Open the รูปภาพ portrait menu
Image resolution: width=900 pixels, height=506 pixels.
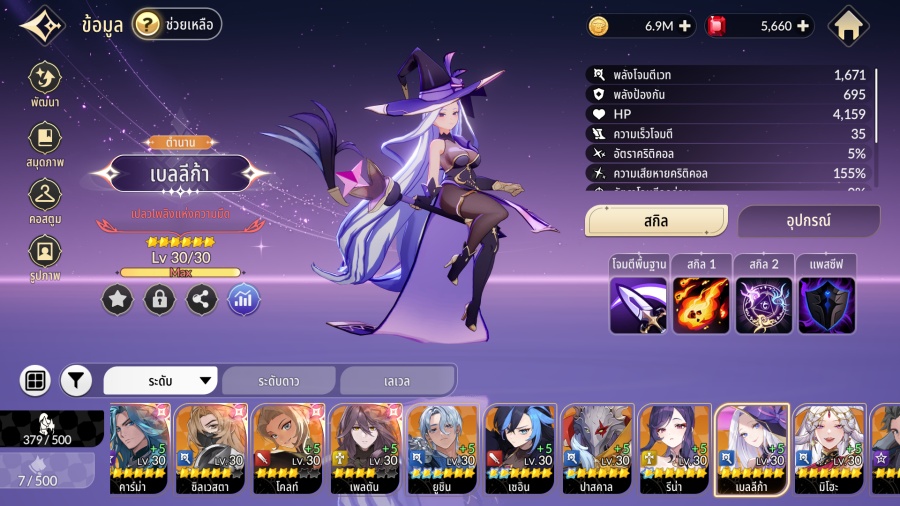click(x=44, y=256)
